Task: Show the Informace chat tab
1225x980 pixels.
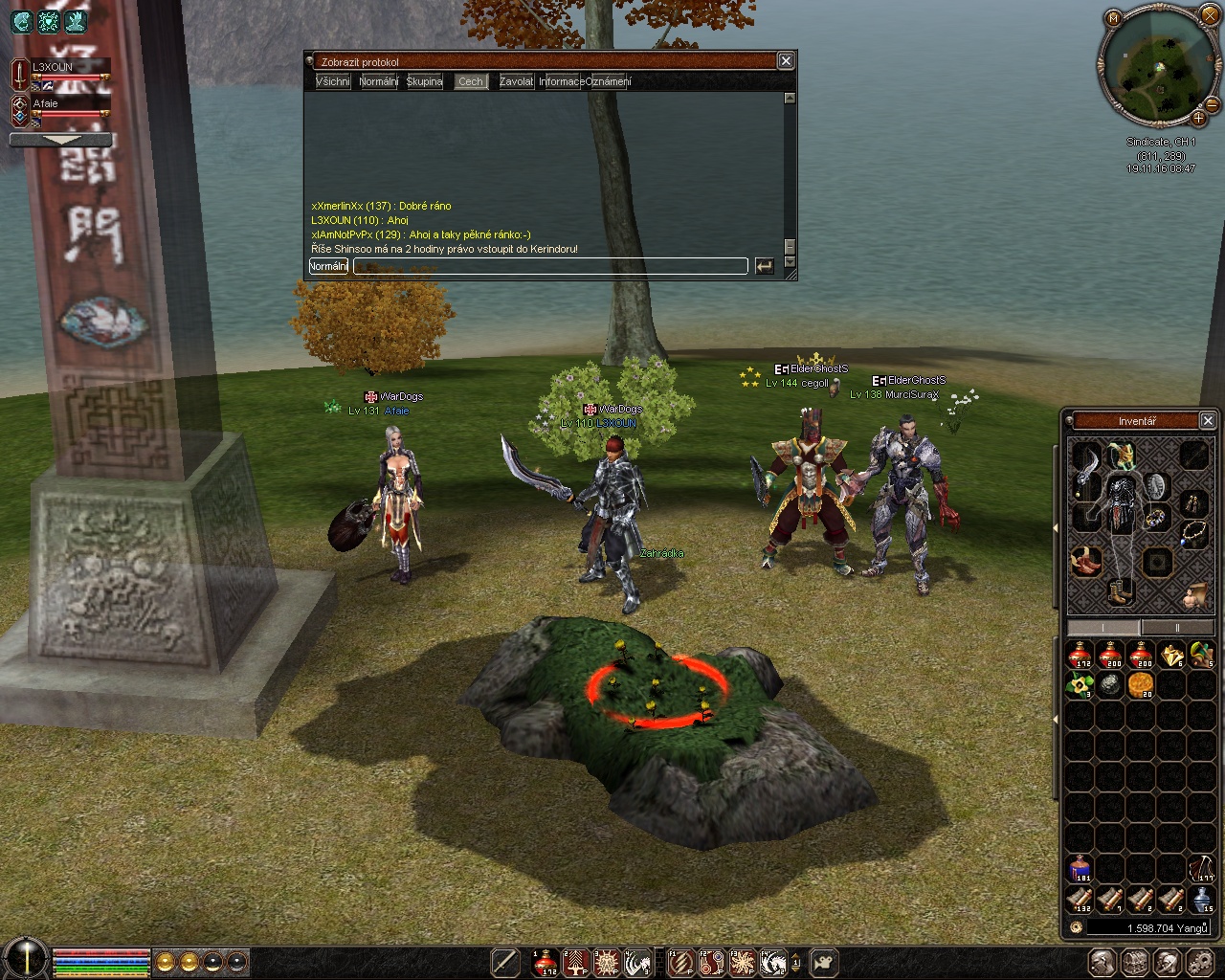Action: pos(561,81)
